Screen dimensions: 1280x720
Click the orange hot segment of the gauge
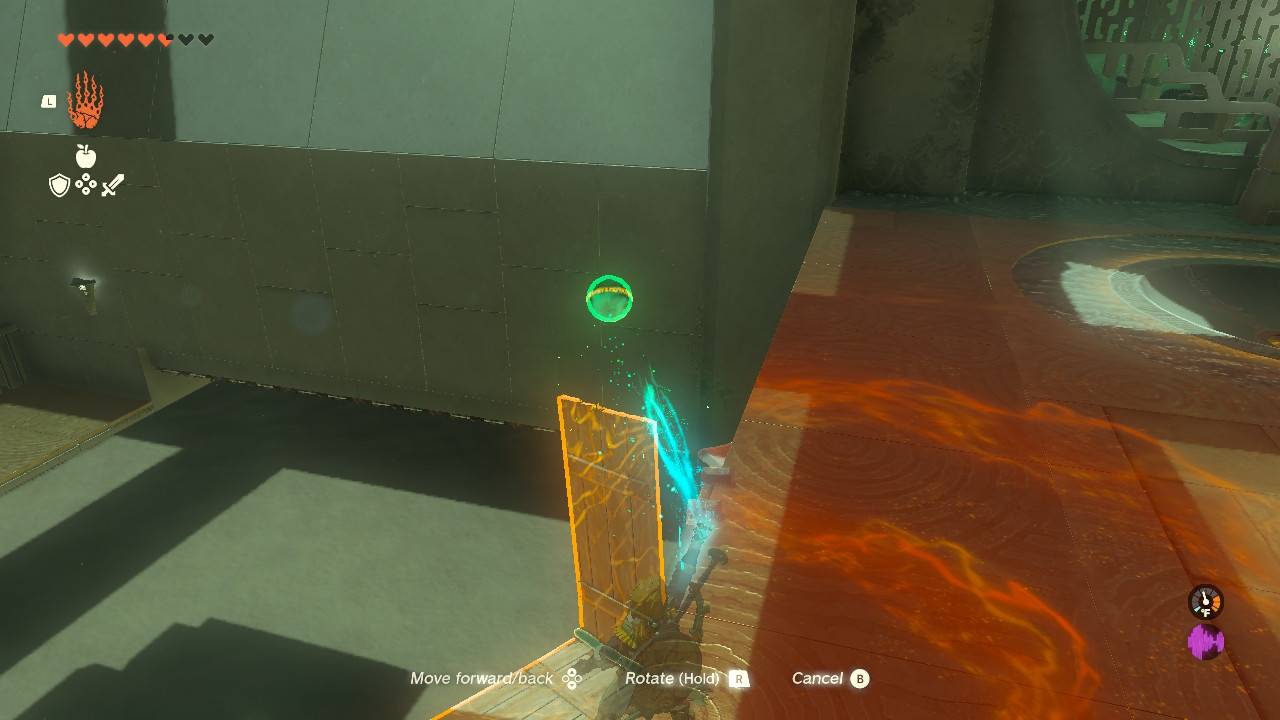1217,601
